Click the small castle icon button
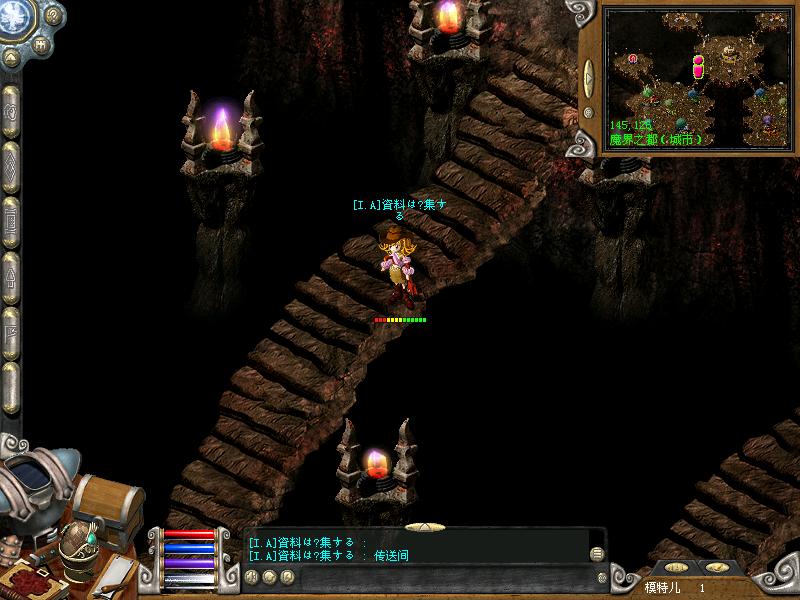 pyautogui.click(x=42, y=45)
